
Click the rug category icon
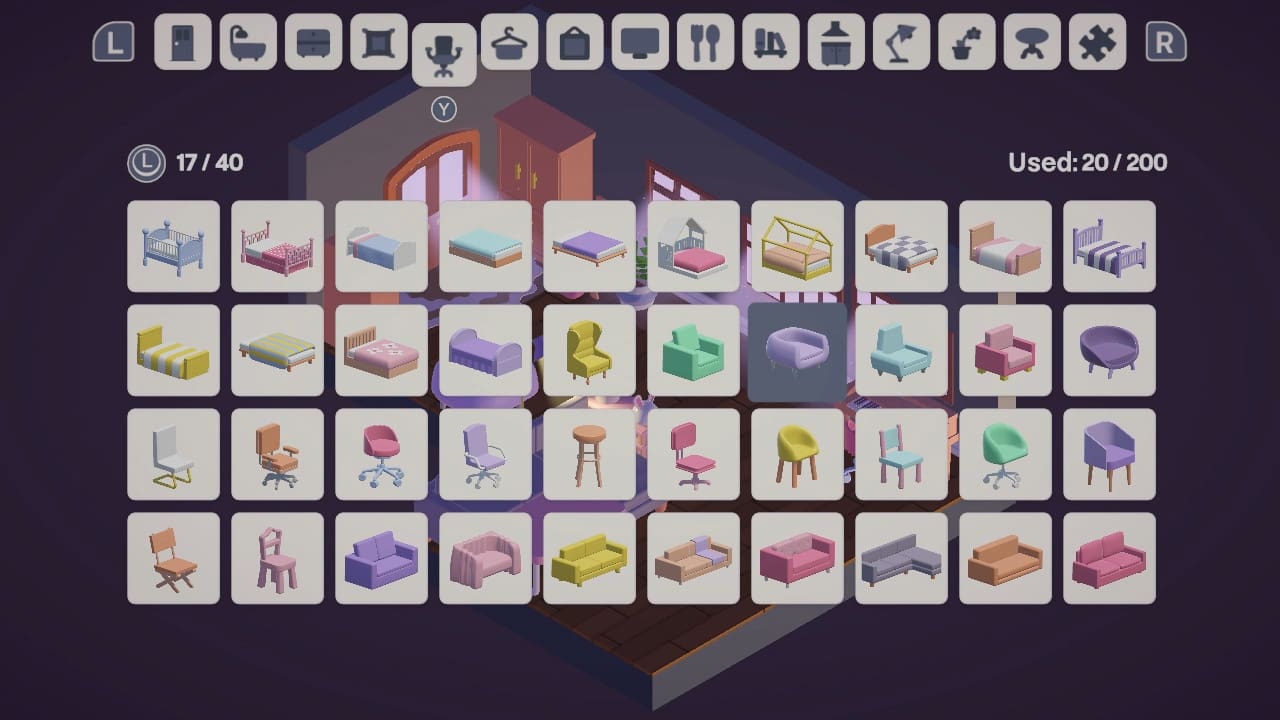click(378, 45)
